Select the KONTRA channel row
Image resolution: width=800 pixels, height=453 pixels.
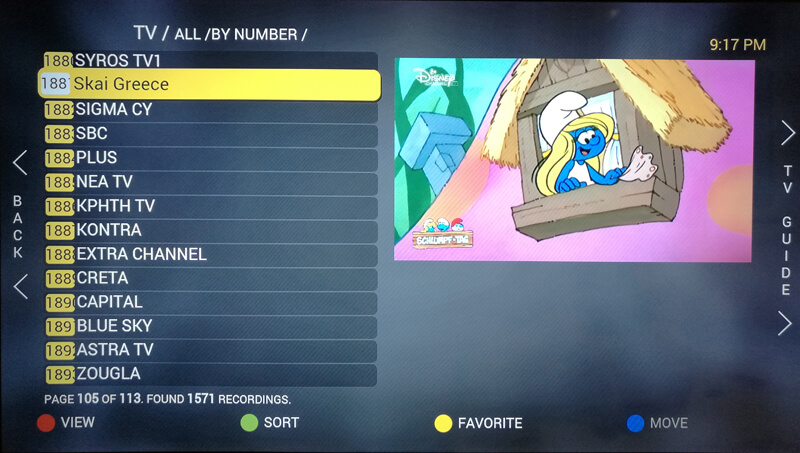coord(210,230)
